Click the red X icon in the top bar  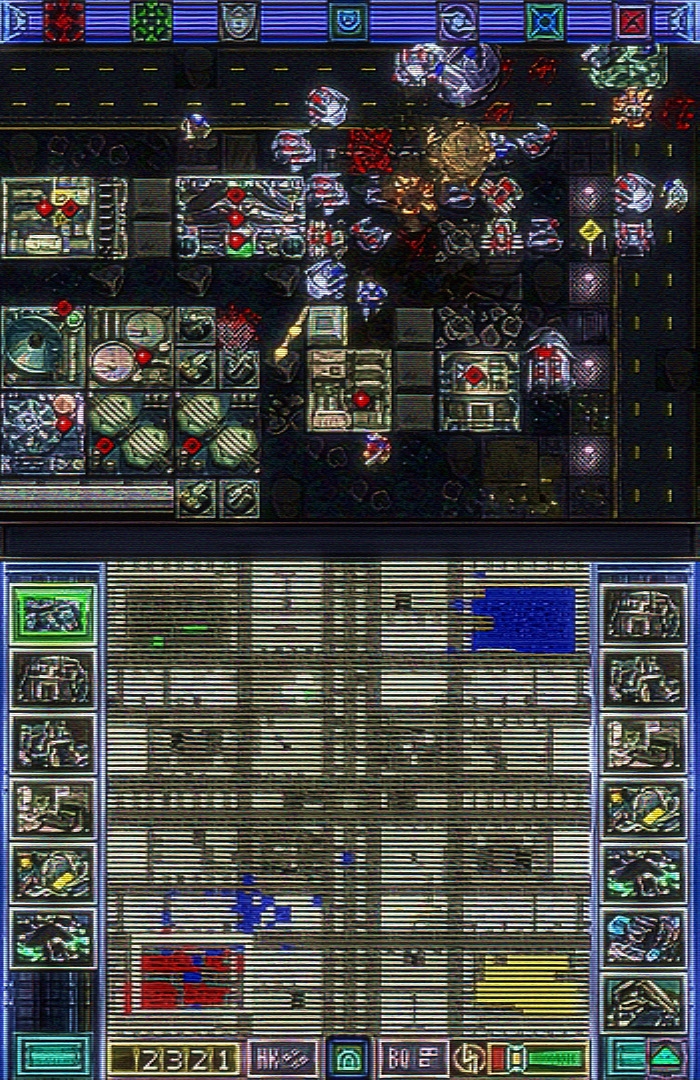[633, 20]
